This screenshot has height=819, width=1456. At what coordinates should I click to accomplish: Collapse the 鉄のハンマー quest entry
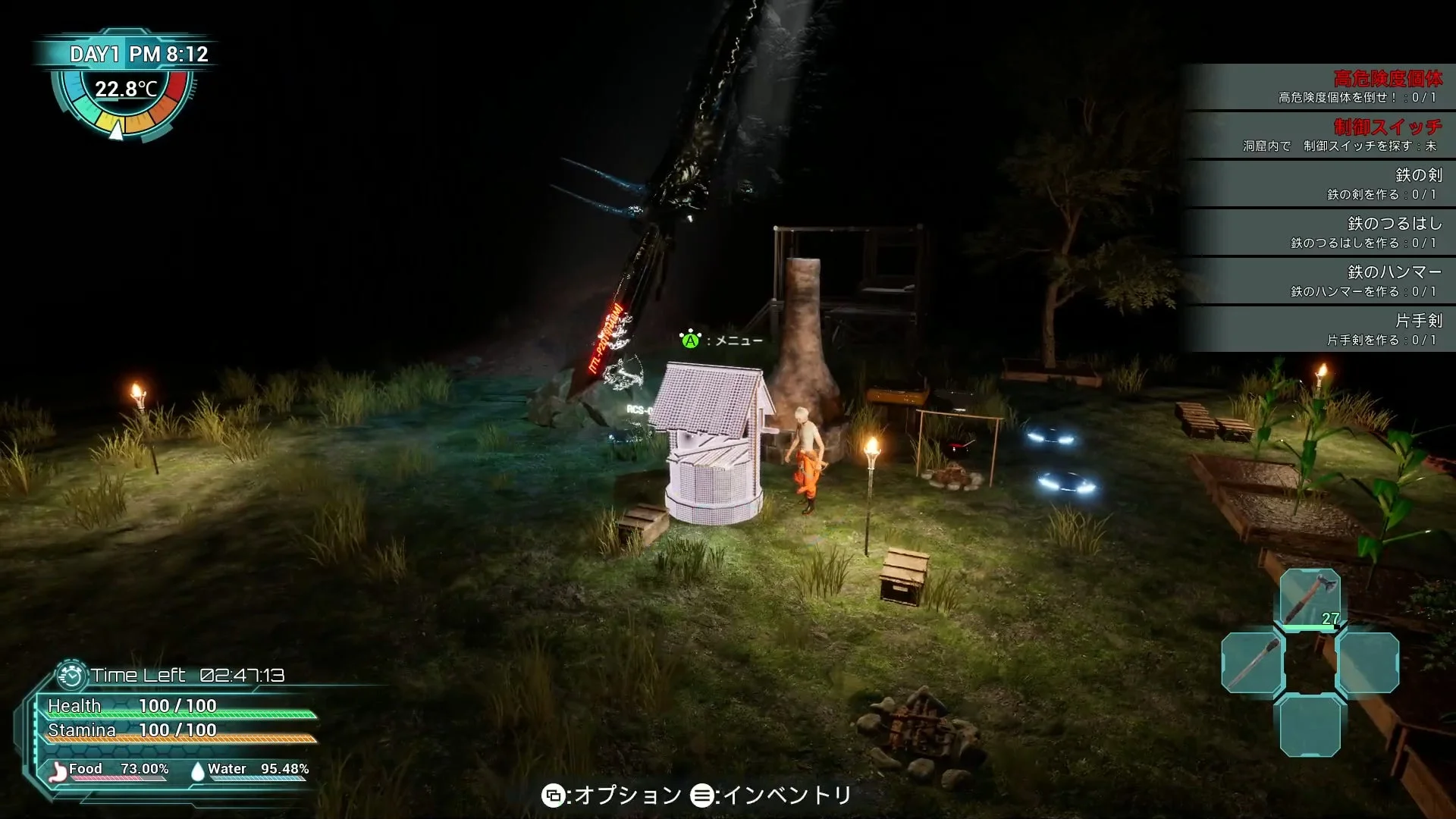(1357, 280)
